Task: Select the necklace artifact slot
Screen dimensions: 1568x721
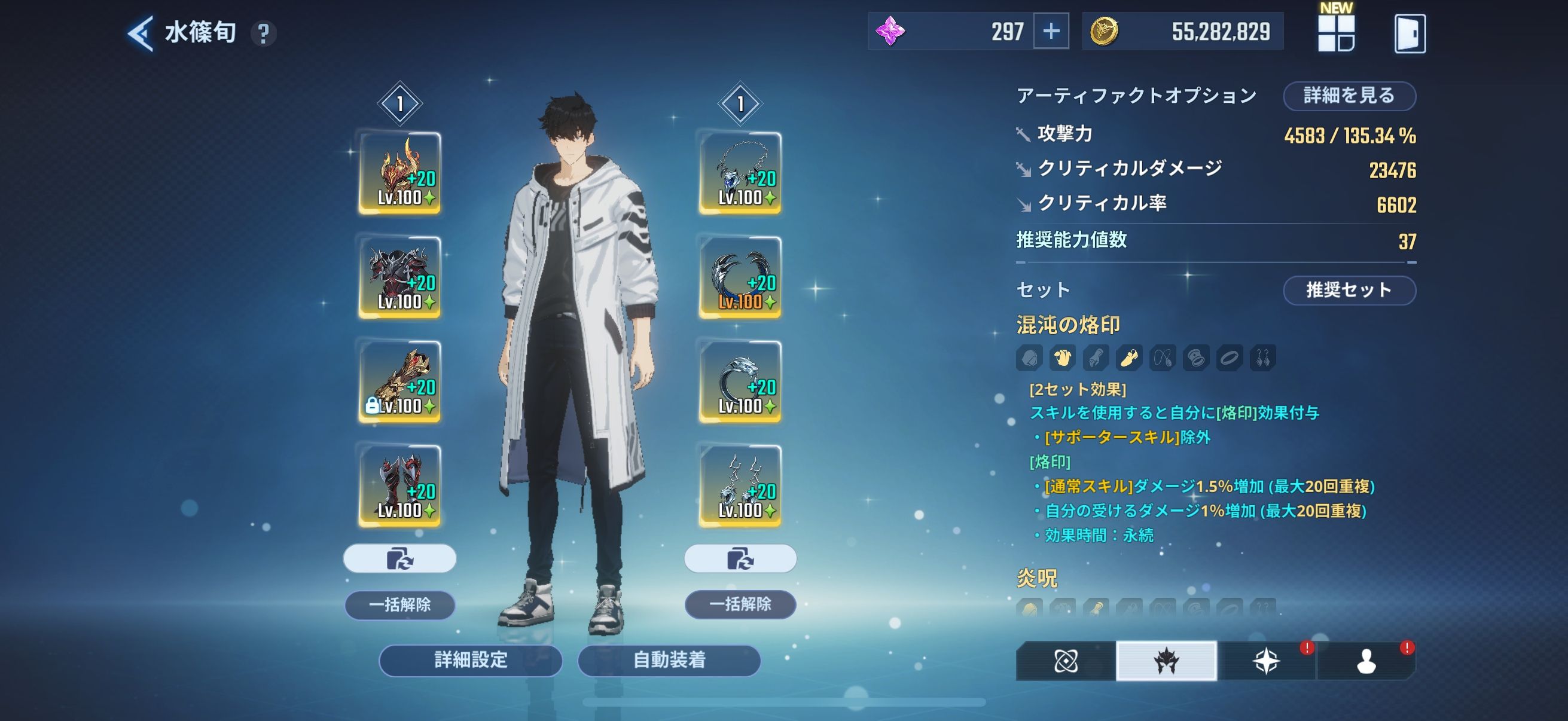Action: tap(740, 173)
